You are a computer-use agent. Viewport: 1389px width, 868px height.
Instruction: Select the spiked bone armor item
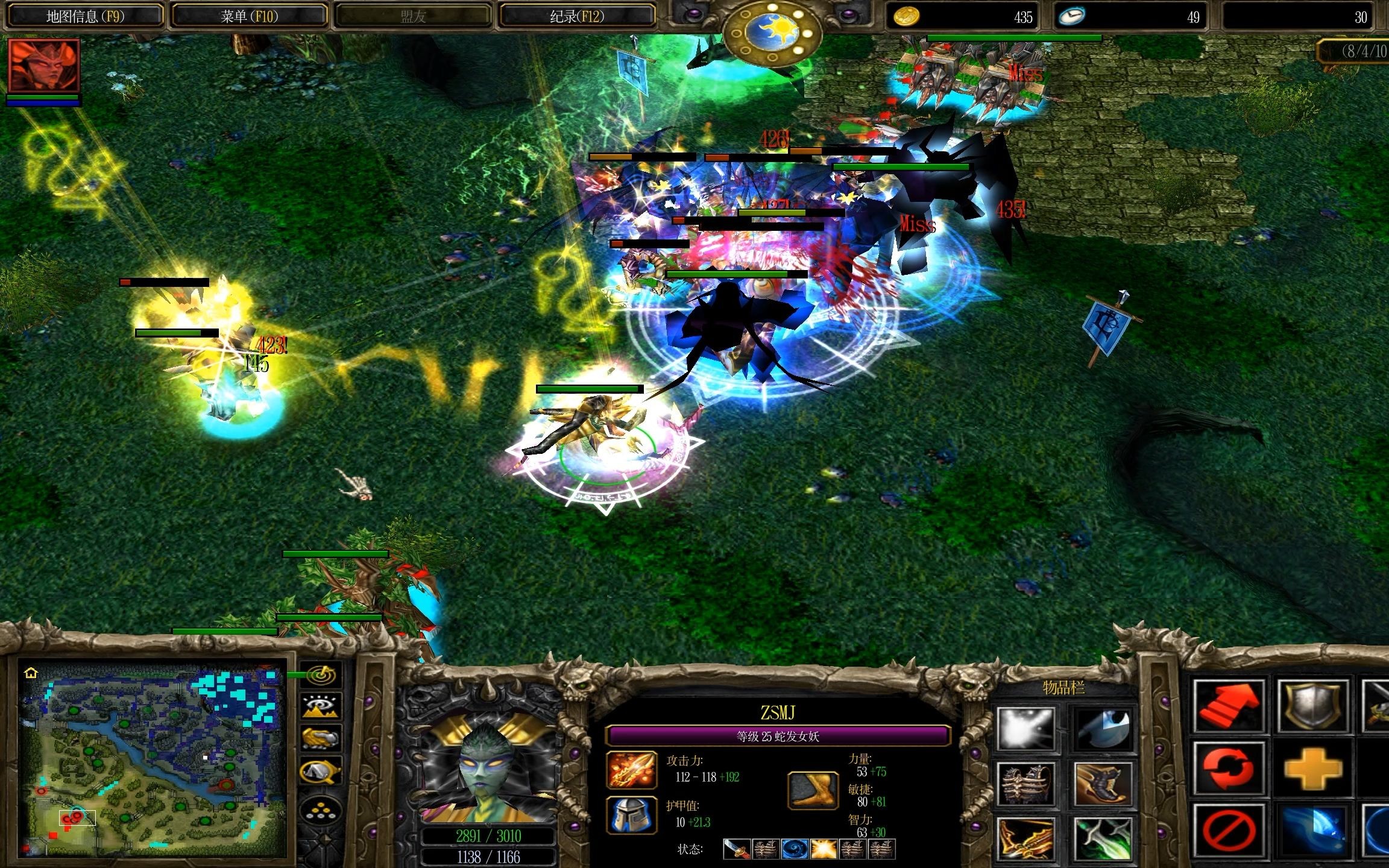click(1025, 784)
